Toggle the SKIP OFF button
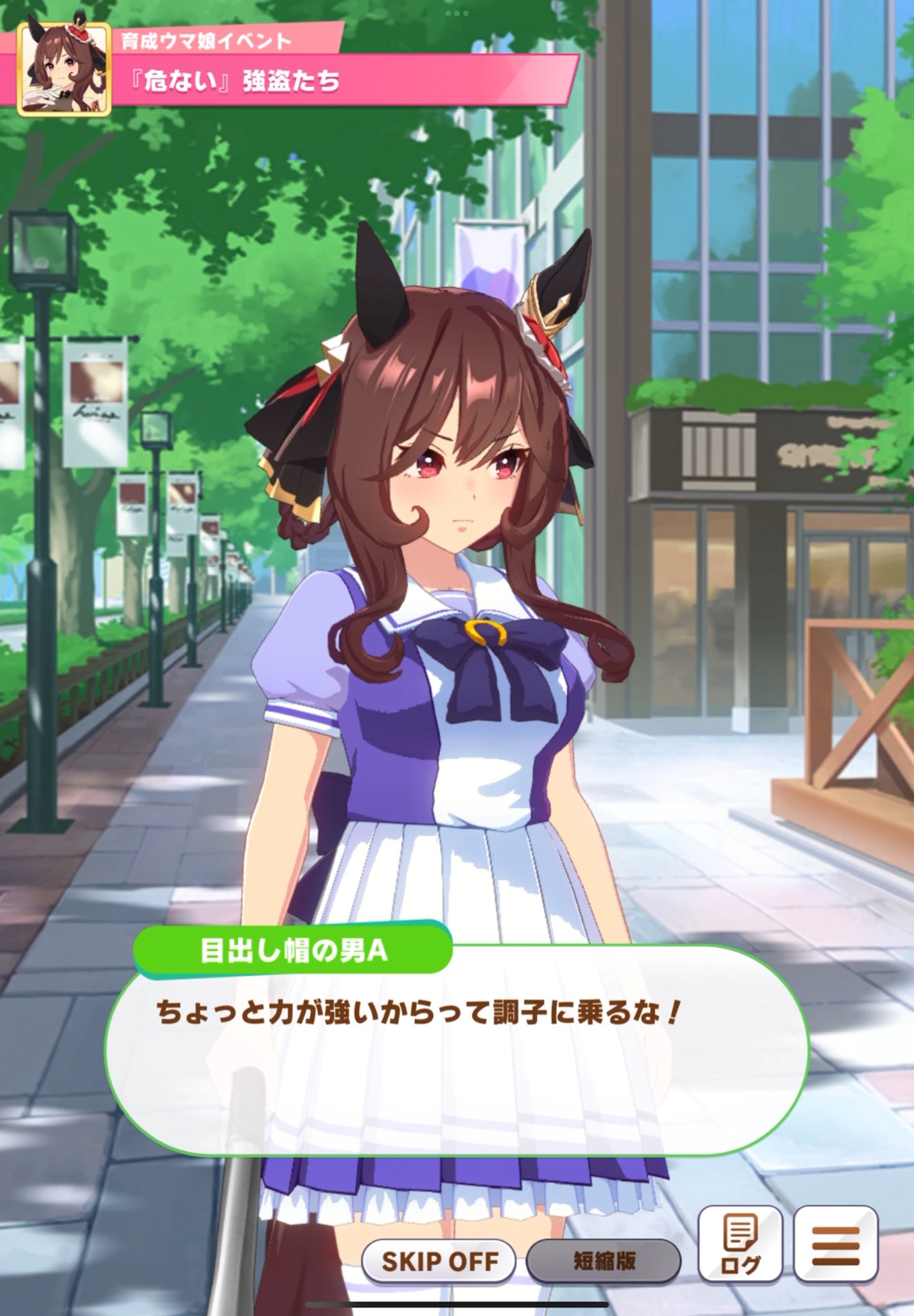The width and height of the screenshot is (914, 1316). tap(439, 1261)
